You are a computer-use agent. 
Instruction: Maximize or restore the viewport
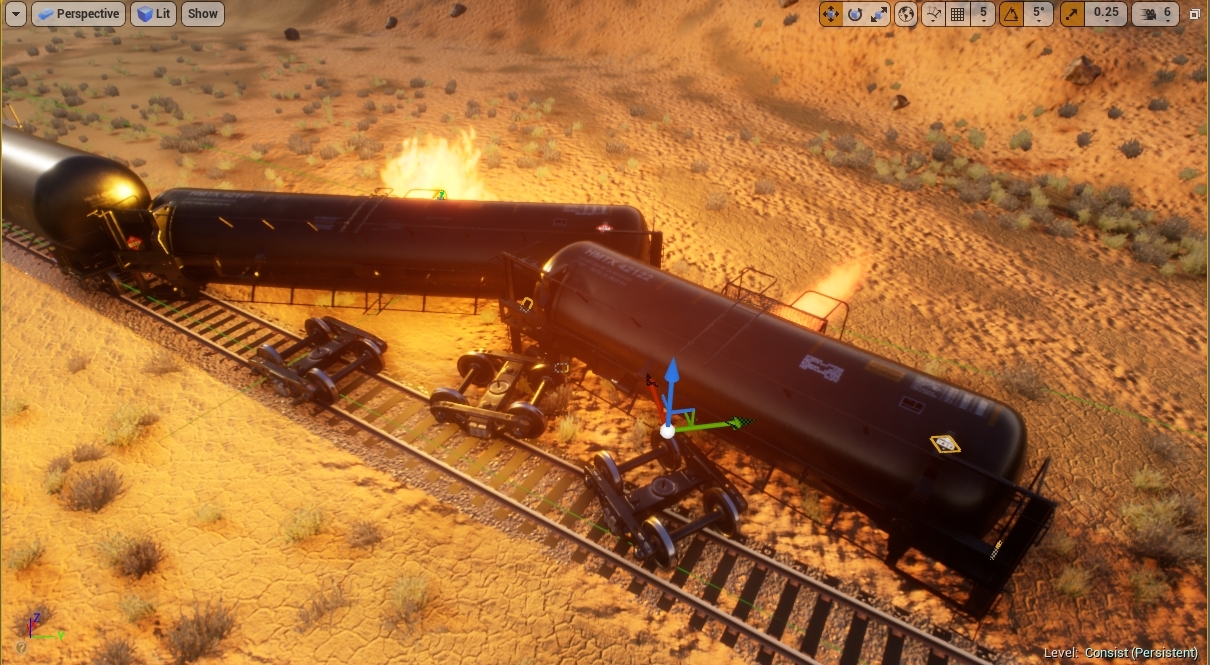1195,14
